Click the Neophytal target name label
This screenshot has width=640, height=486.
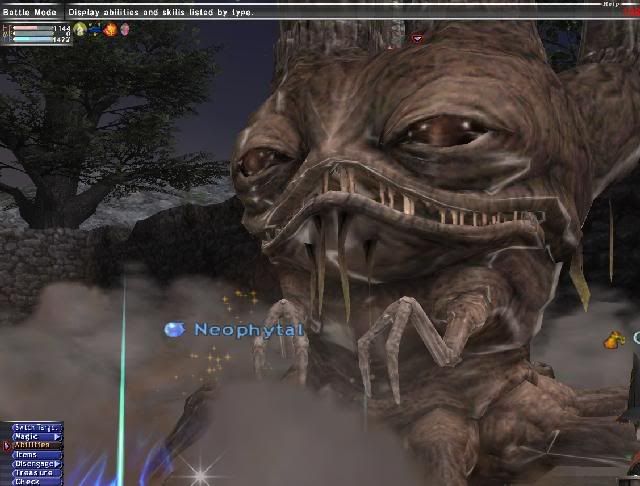248,328
